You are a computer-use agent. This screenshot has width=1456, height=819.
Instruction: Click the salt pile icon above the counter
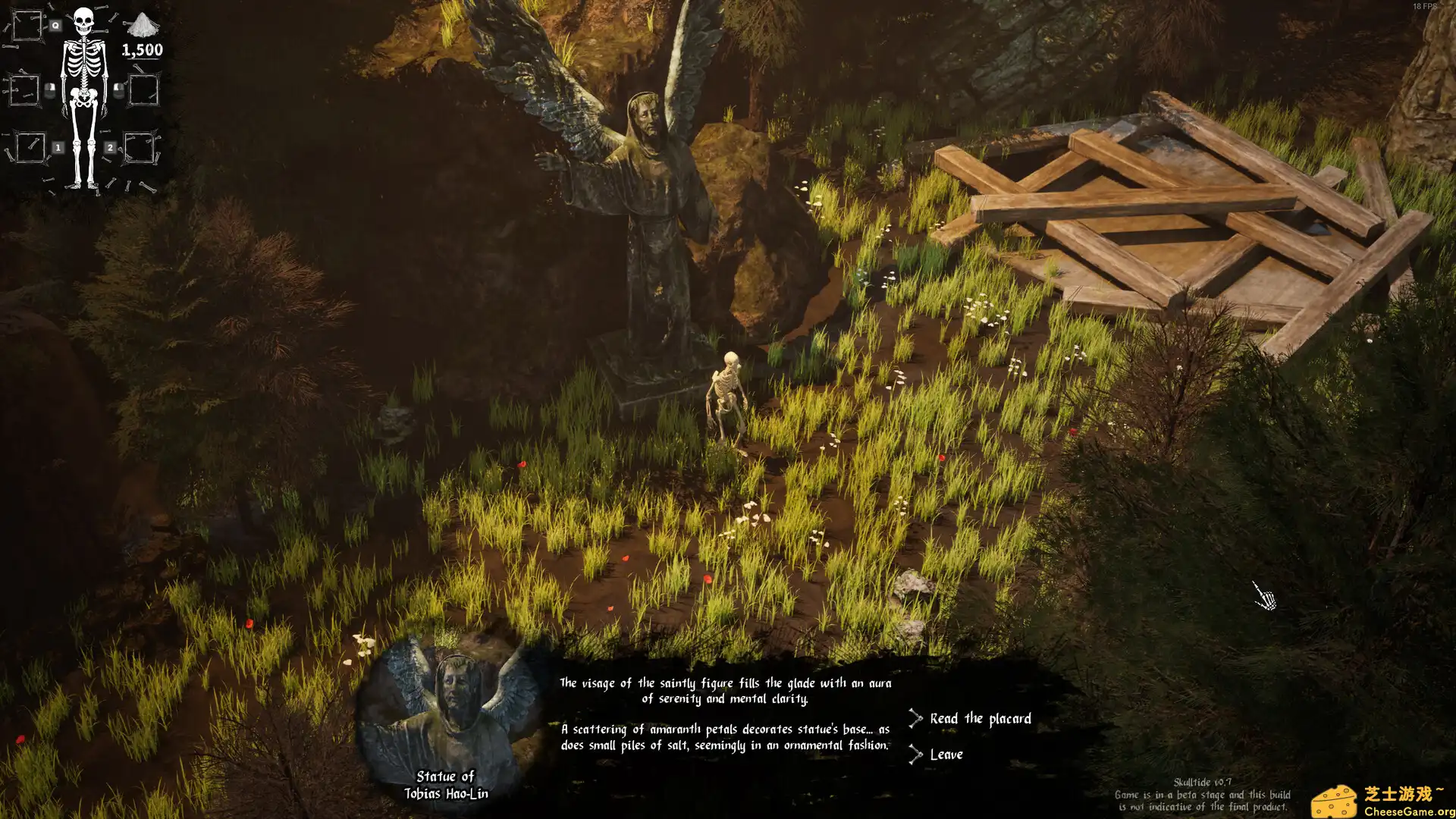tap(143, 27)
